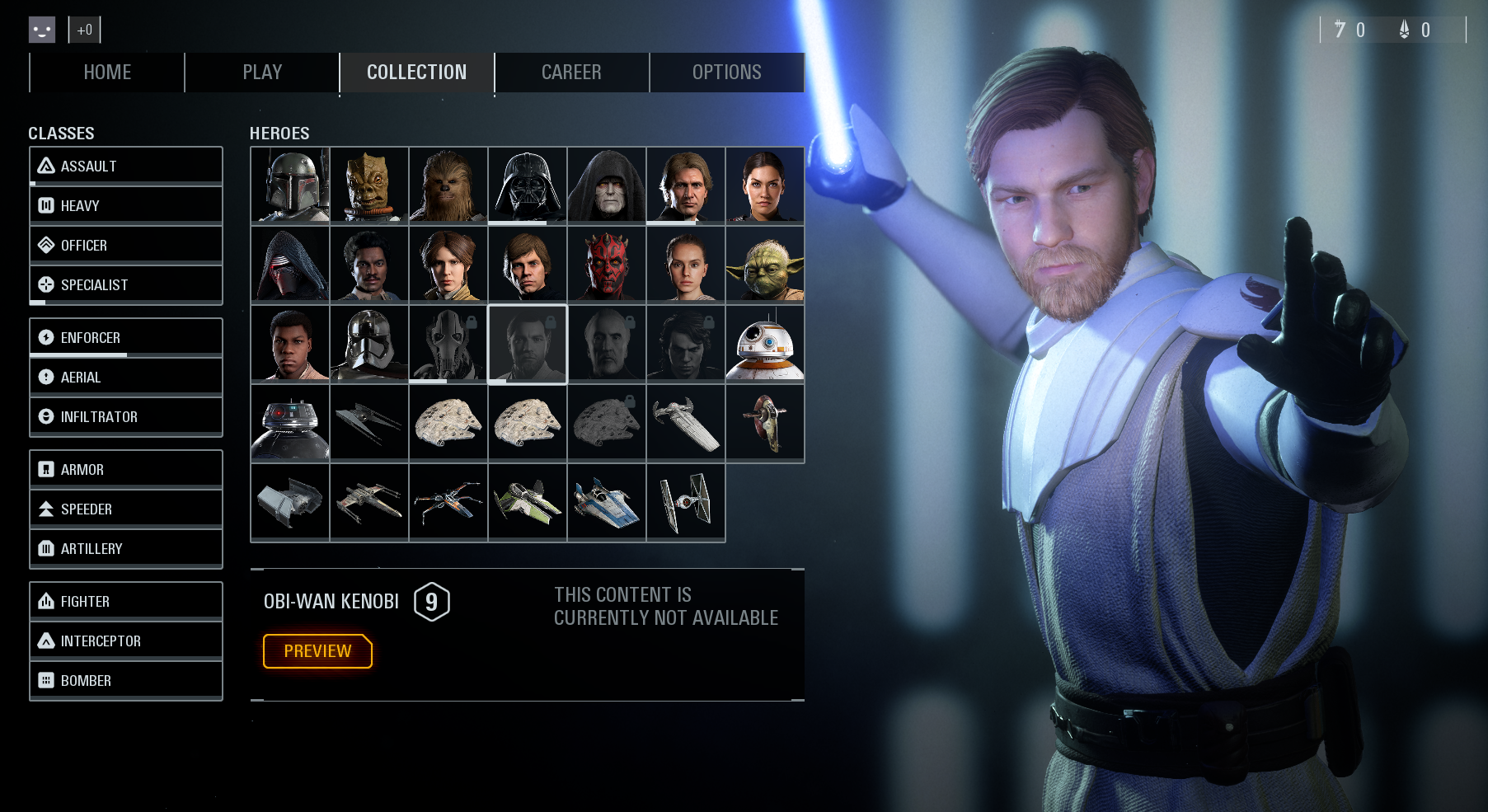This screenshot has width=1488, height=812.
Task: Click the player avatar icon
Action: (x=42, y=30)
